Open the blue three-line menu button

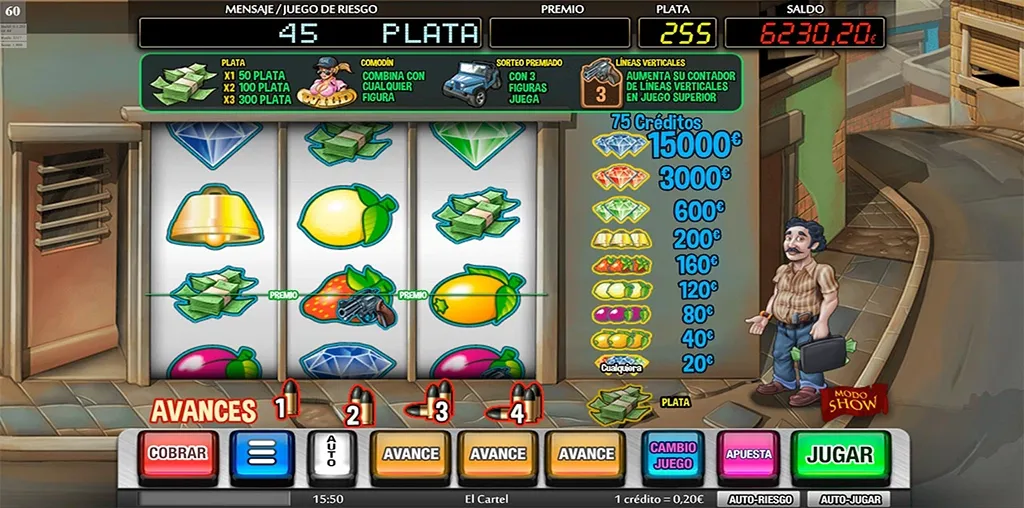coord(261,455)
